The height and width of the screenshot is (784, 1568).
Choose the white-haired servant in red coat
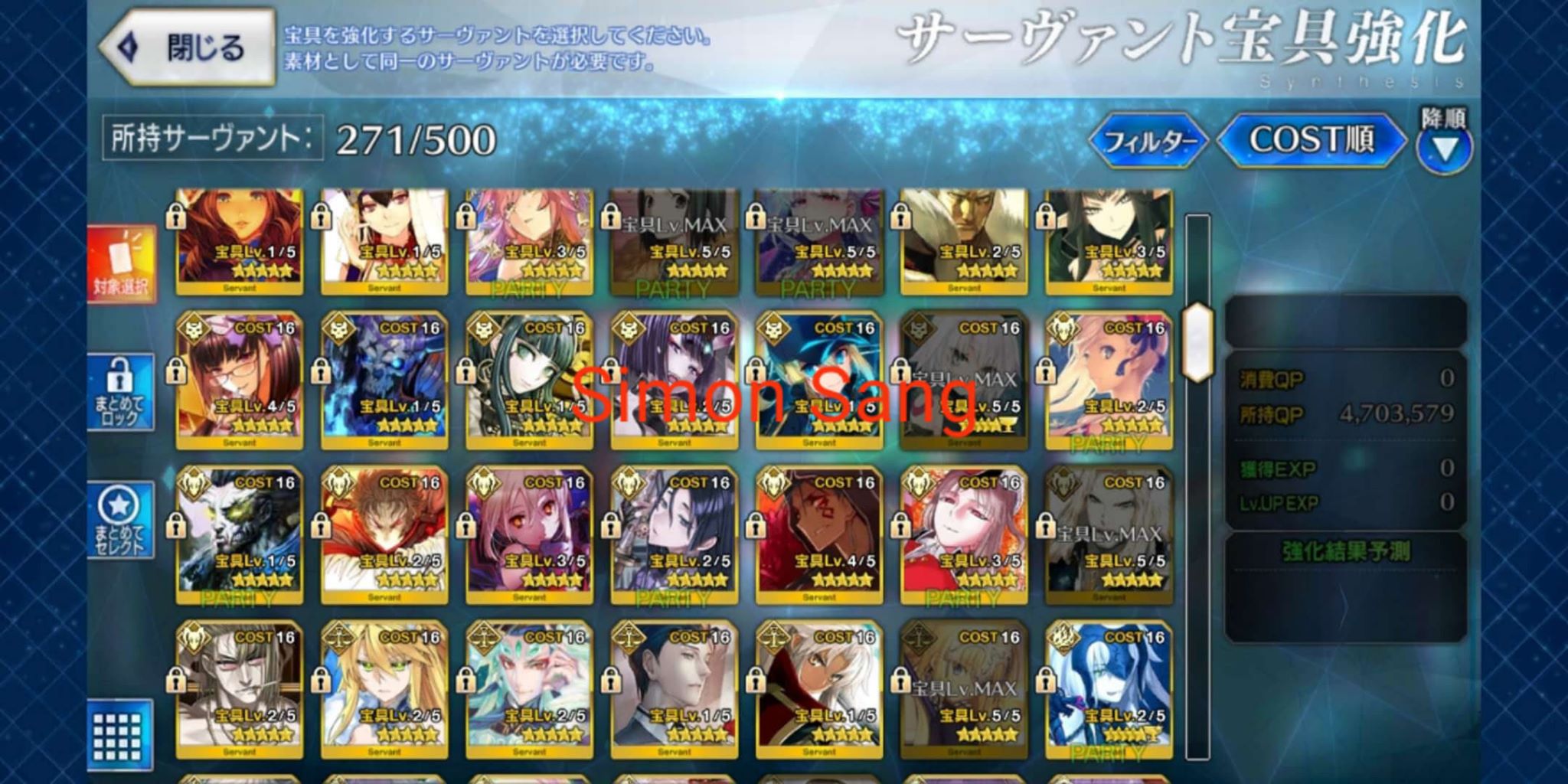(x=819, y=690)
